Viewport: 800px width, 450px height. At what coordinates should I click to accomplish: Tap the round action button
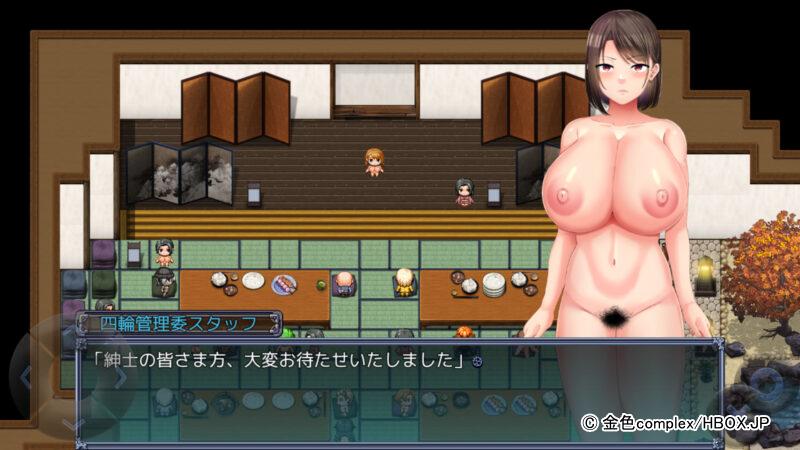click(x=769, y=384)
